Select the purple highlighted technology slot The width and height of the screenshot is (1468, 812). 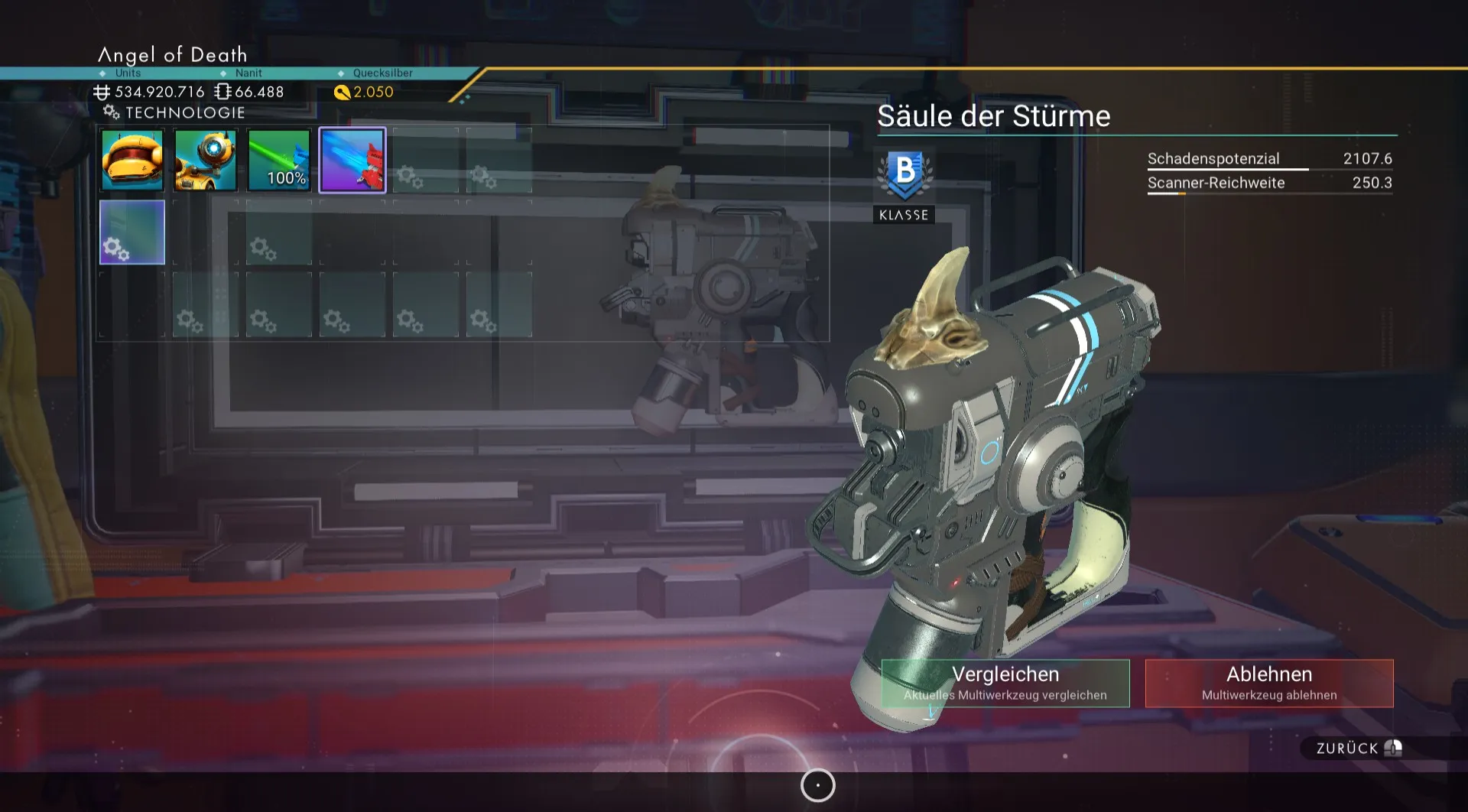coord(352,160)
